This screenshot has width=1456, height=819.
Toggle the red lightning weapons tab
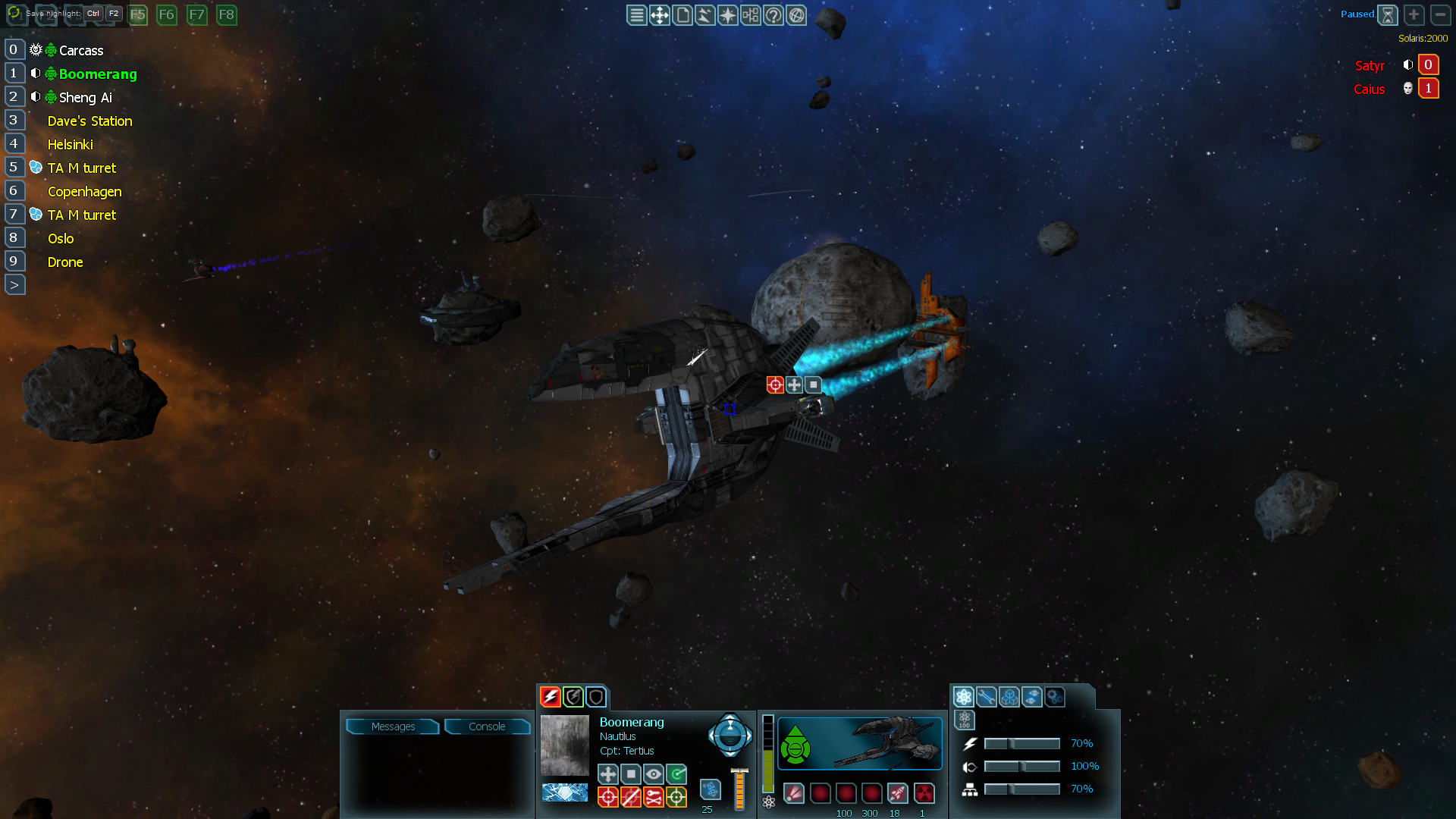[550, 696]
